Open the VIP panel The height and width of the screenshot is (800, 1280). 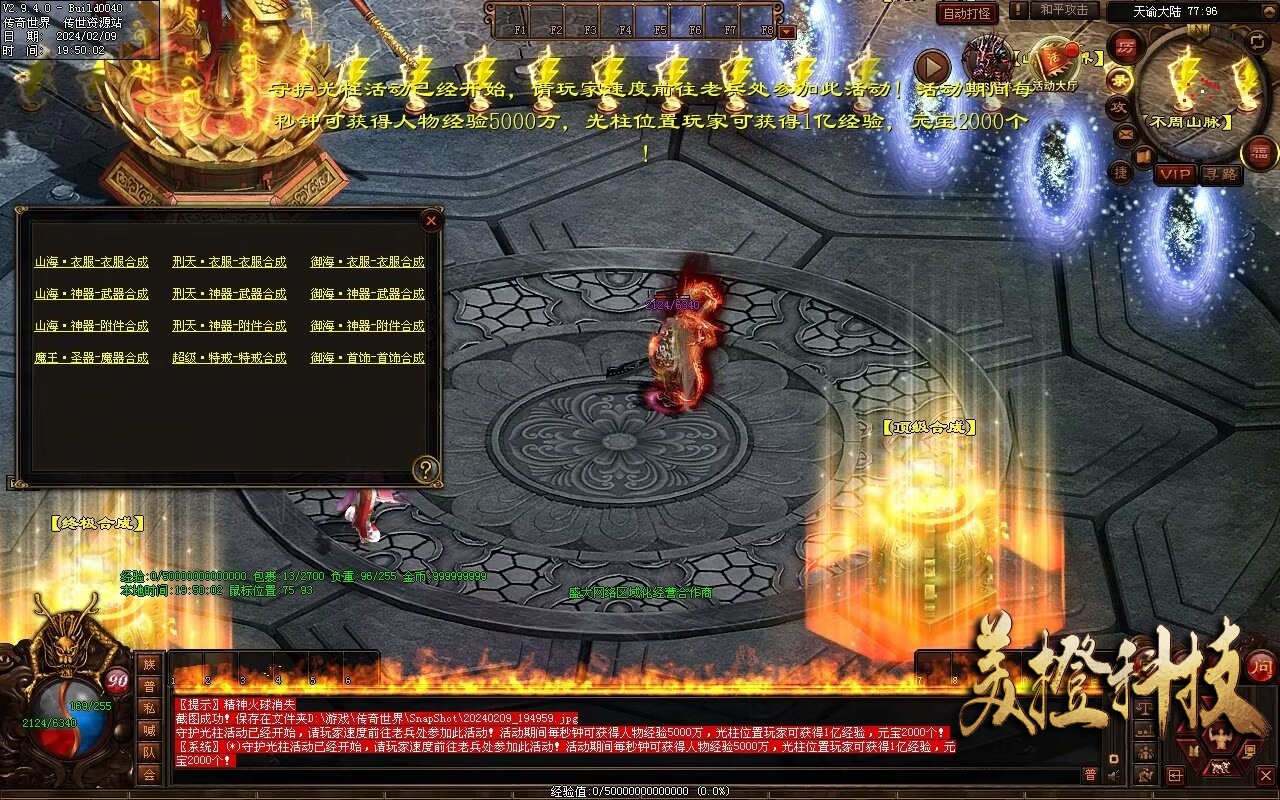[x=1176, y=174]
